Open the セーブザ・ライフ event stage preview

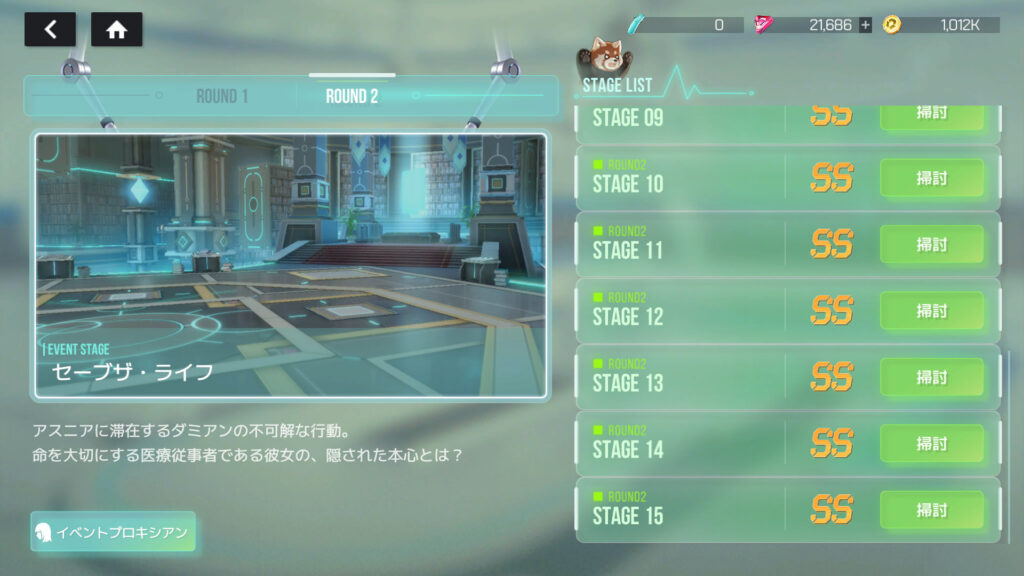pos(291,265)
